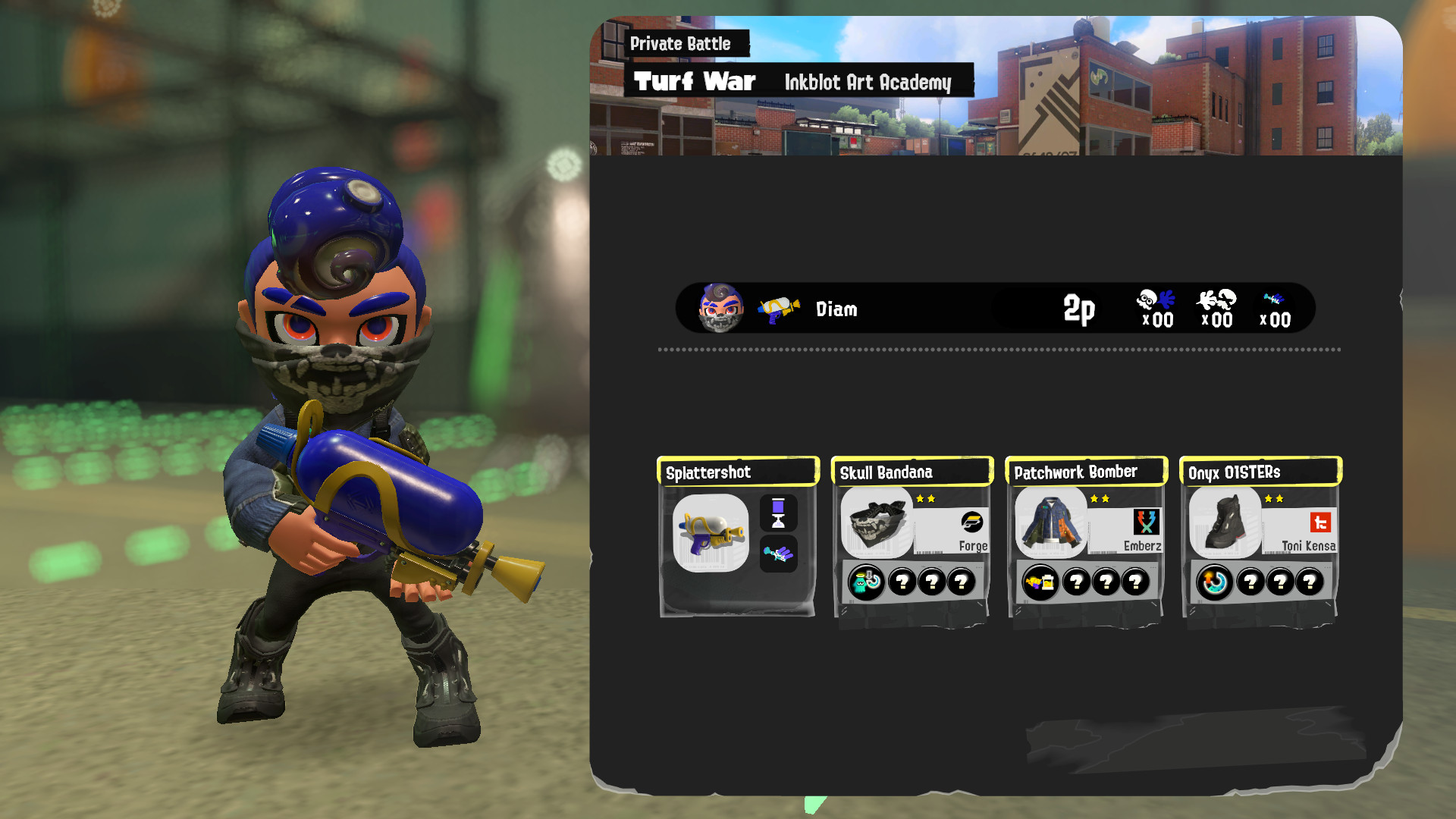The width and height of the screenshot is (1456, 819).
Task: Select the player name Diam
Action: coord(836,309)
